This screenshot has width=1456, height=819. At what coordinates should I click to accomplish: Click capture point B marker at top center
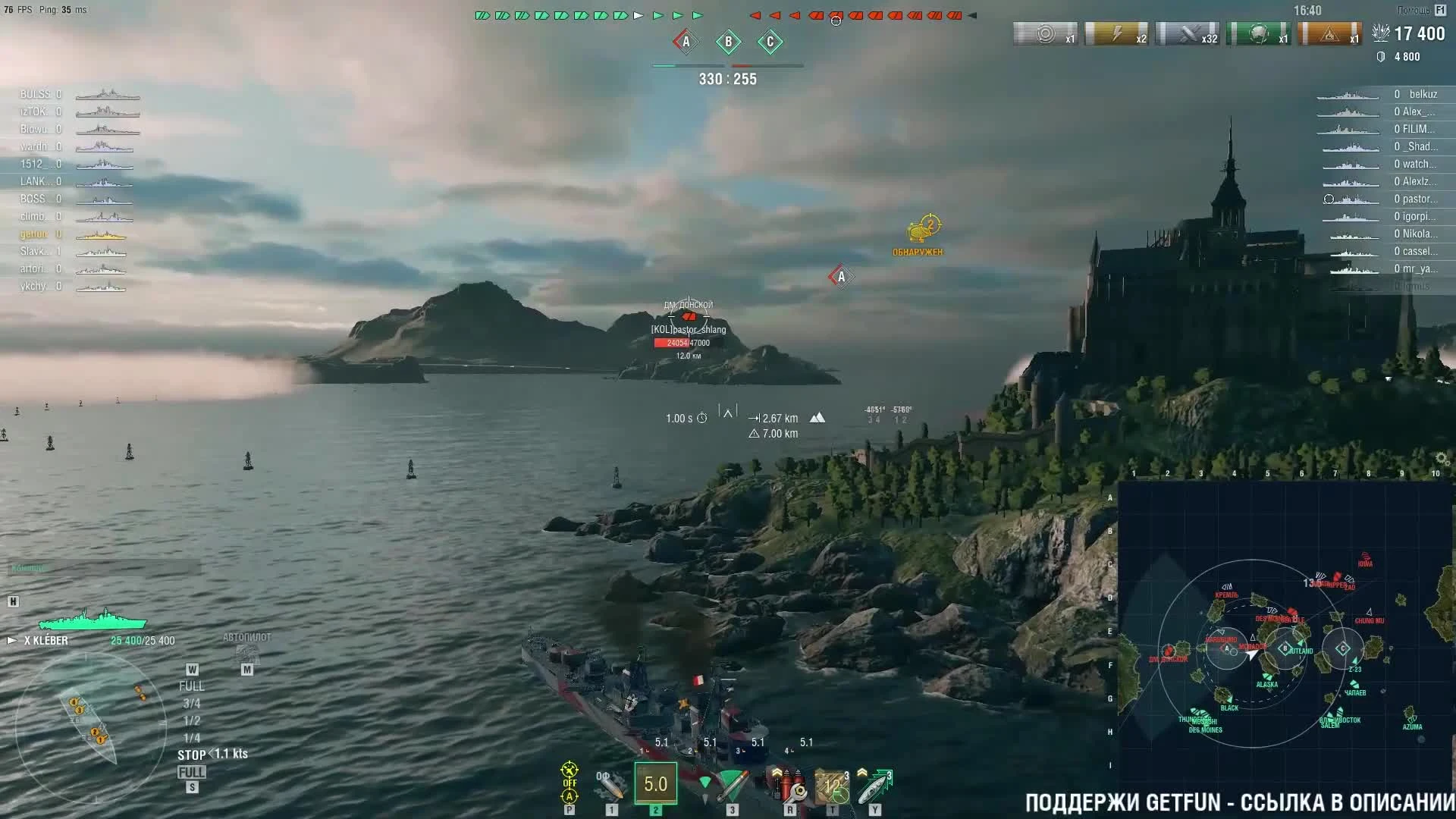tap(728, 43)
